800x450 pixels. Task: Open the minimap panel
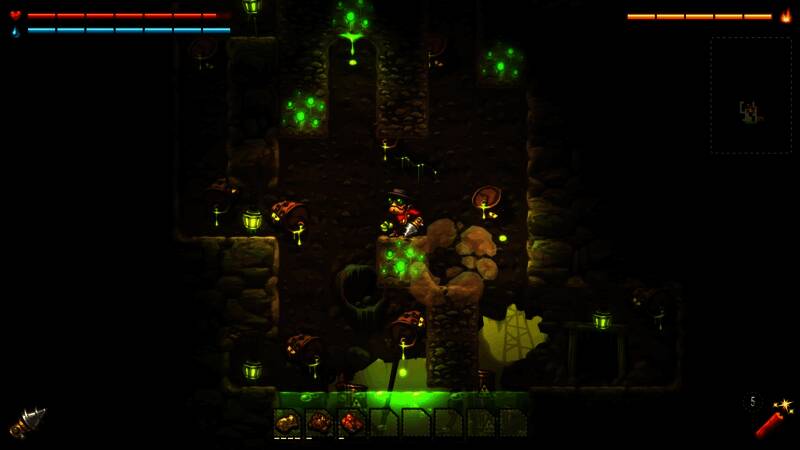750,95
